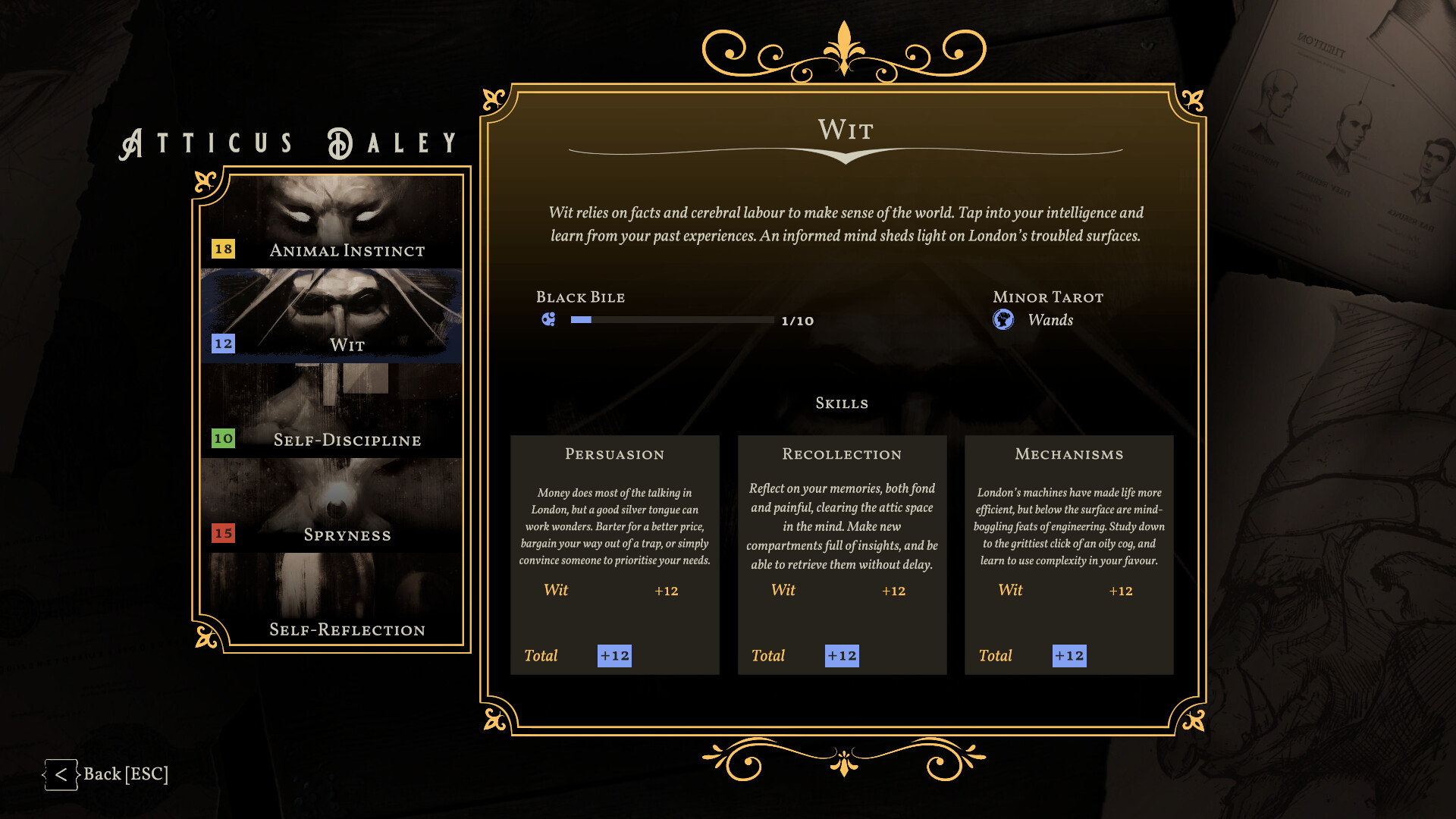
Task: Click the blue 12 badge beside Wit
Action: (x=224, y=344)
